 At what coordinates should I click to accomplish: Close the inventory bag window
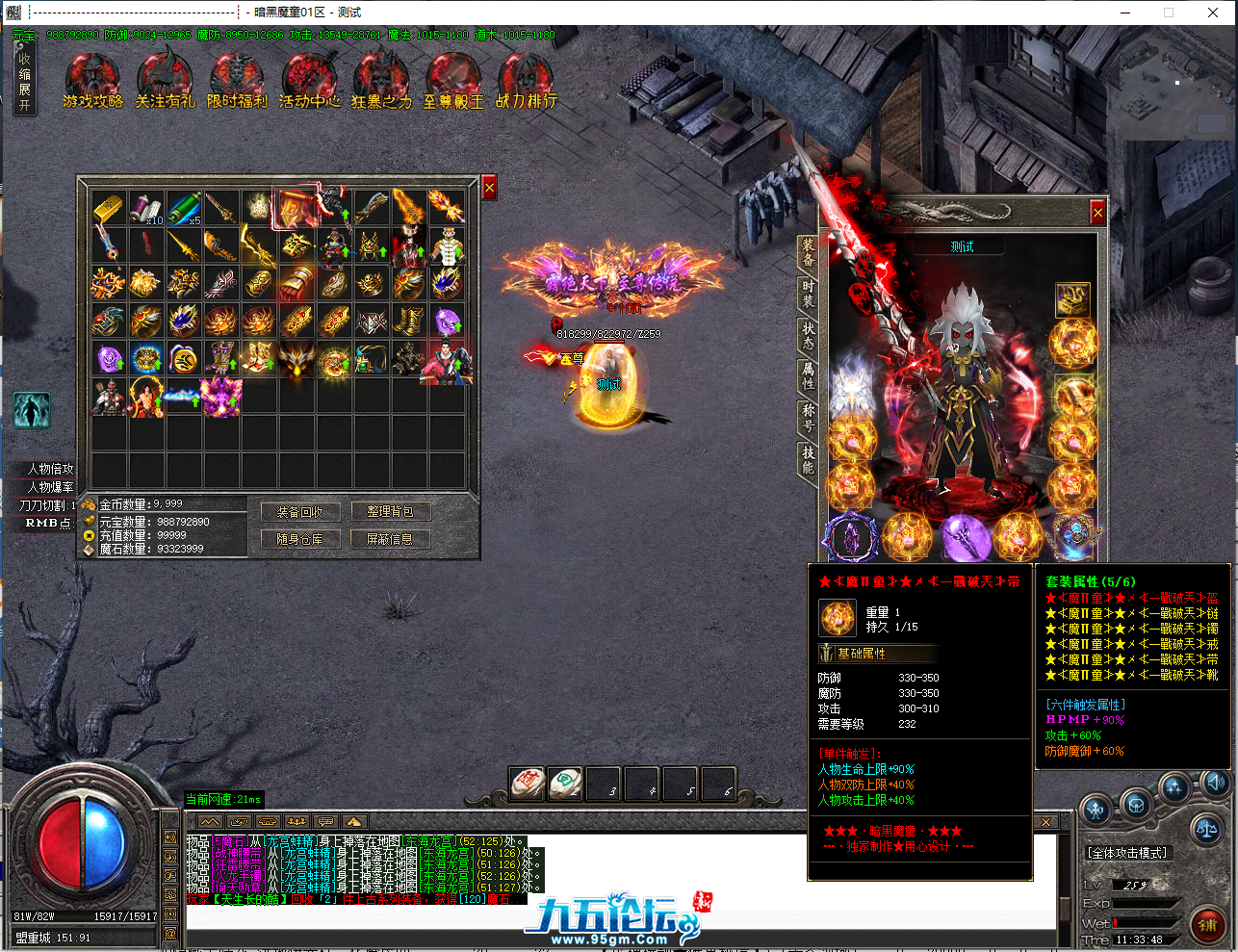489,188
